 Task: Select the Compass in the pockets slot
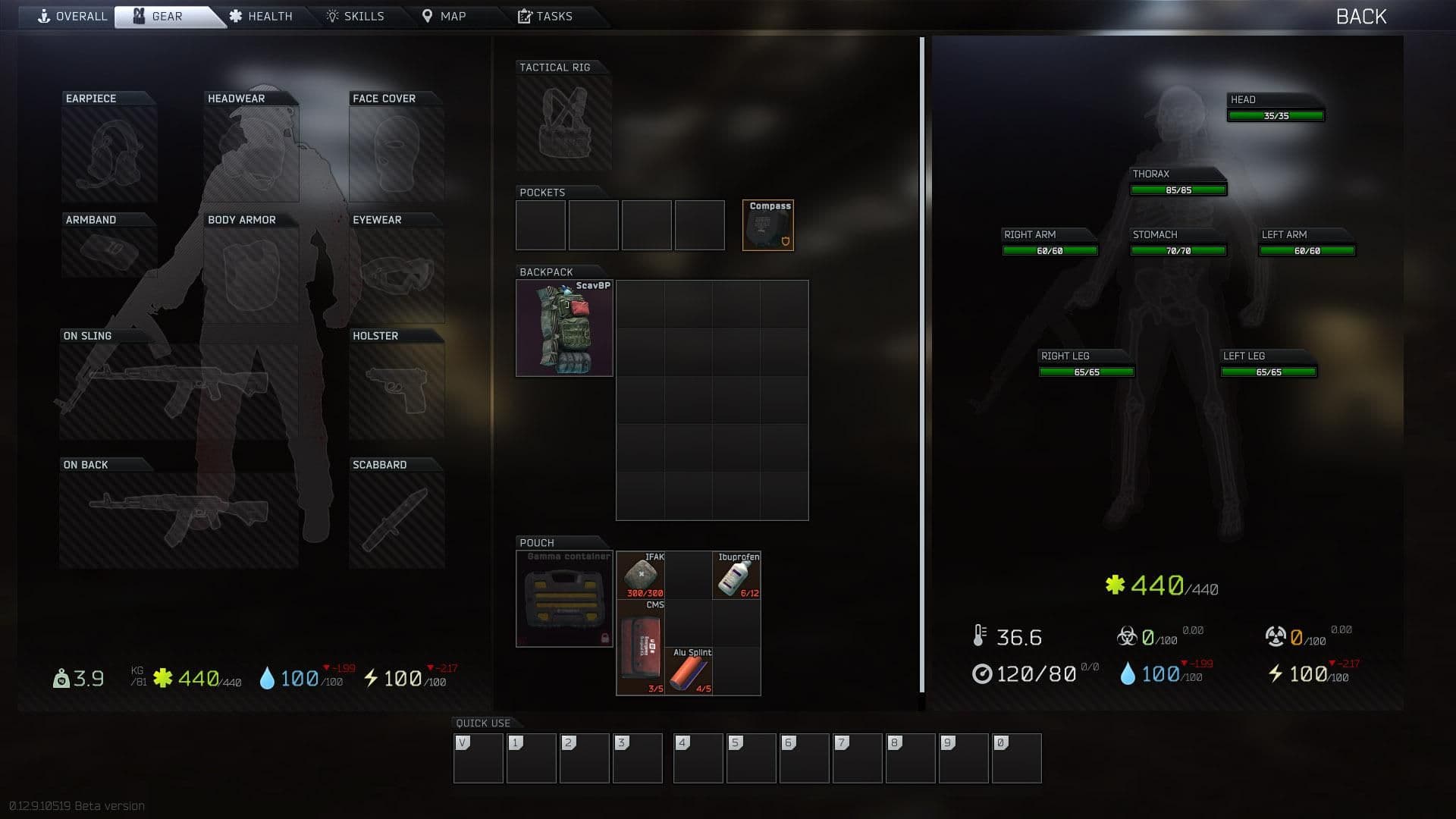[x=767, y=224]
